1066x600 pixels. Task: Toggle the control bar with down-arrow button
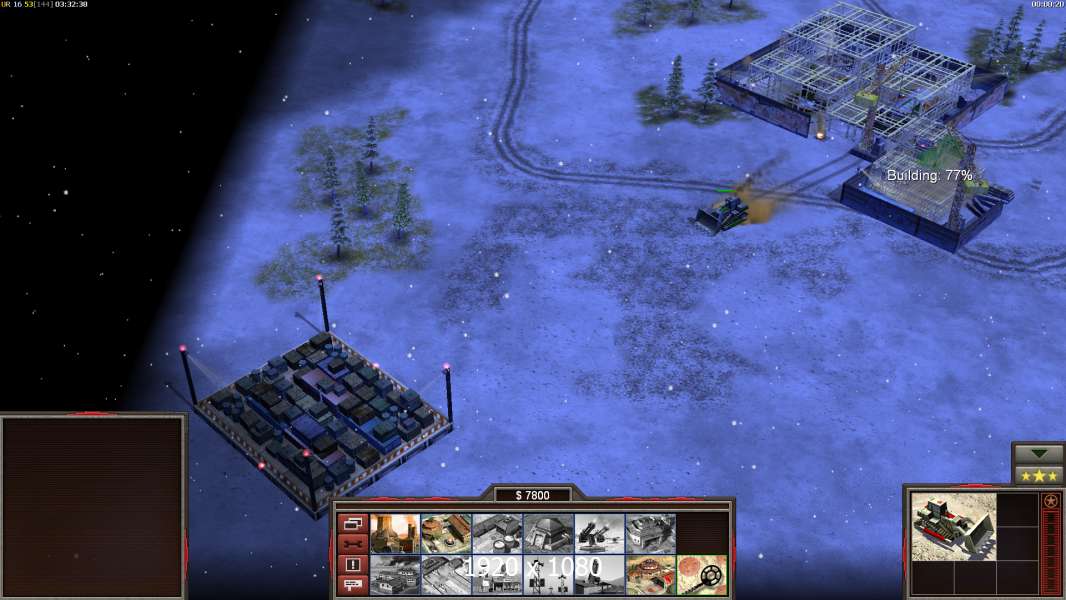tap(1038, 454)
